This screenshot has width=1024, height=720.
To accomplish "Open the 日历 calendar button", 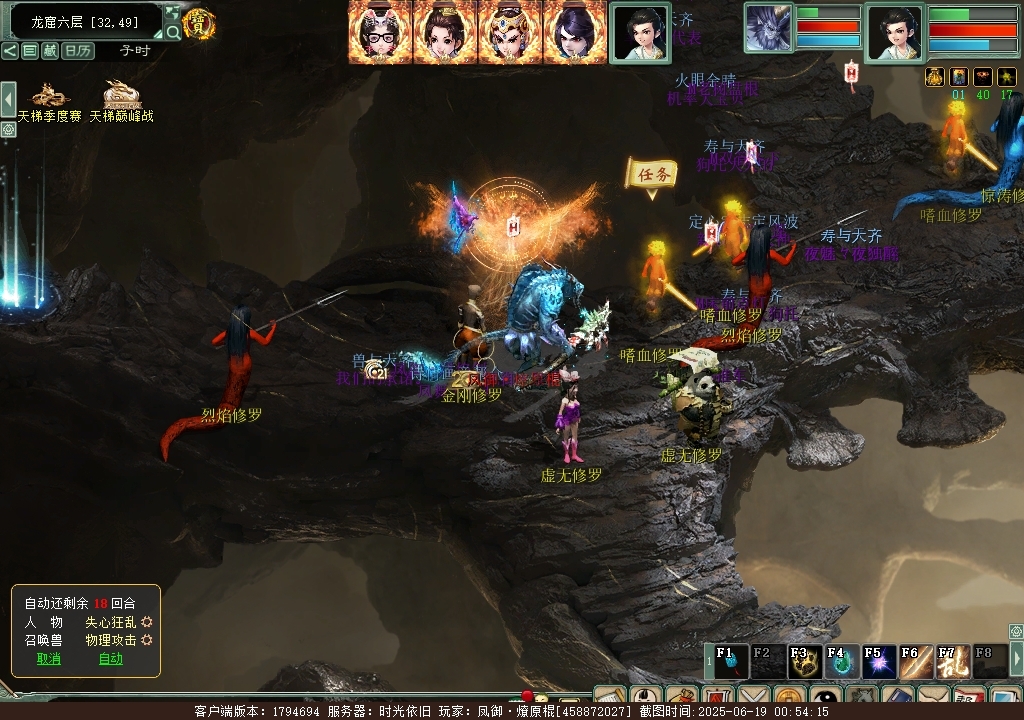I will [77, 51].
